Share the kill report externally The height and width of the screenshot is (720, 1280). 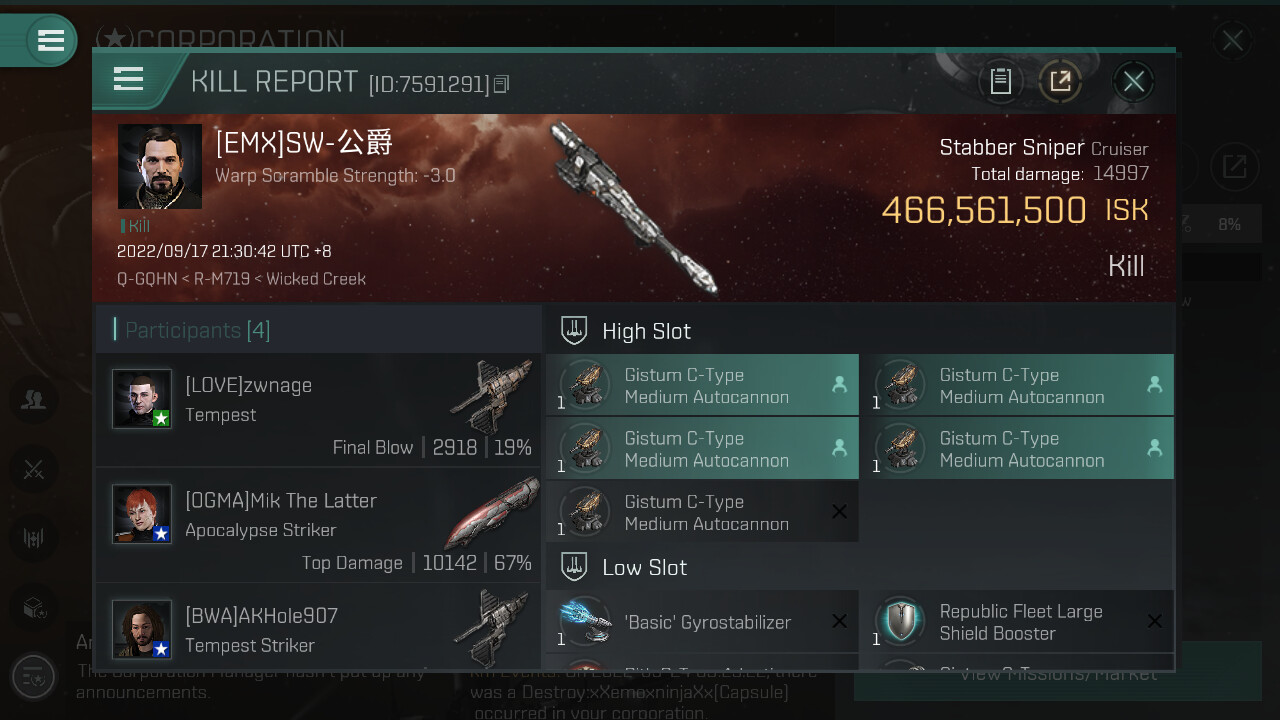(1060, 81)
